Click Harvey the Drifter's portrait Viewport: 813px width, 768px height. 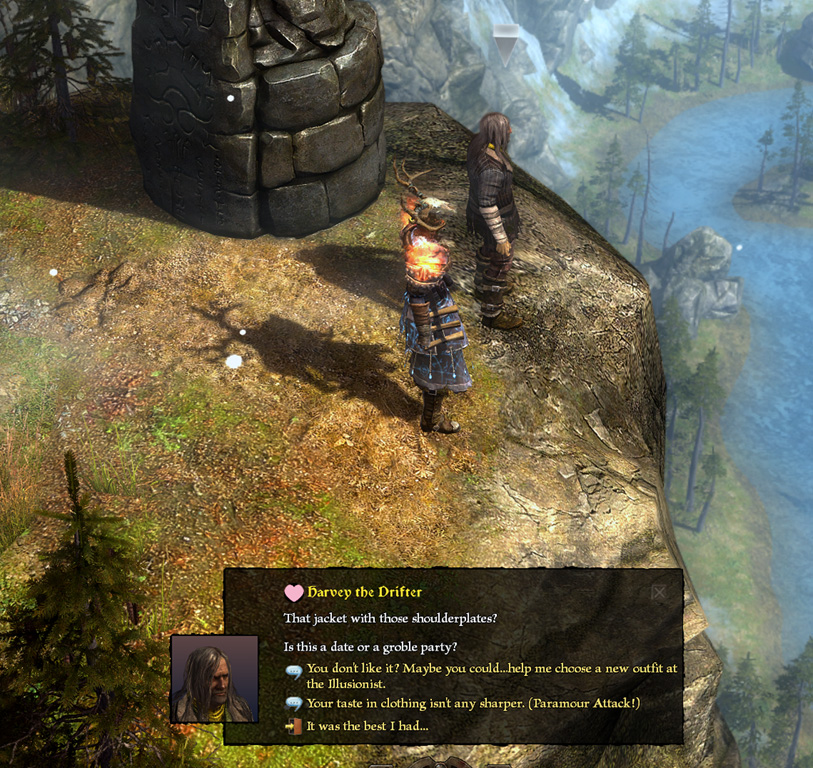tap(214, 679)
